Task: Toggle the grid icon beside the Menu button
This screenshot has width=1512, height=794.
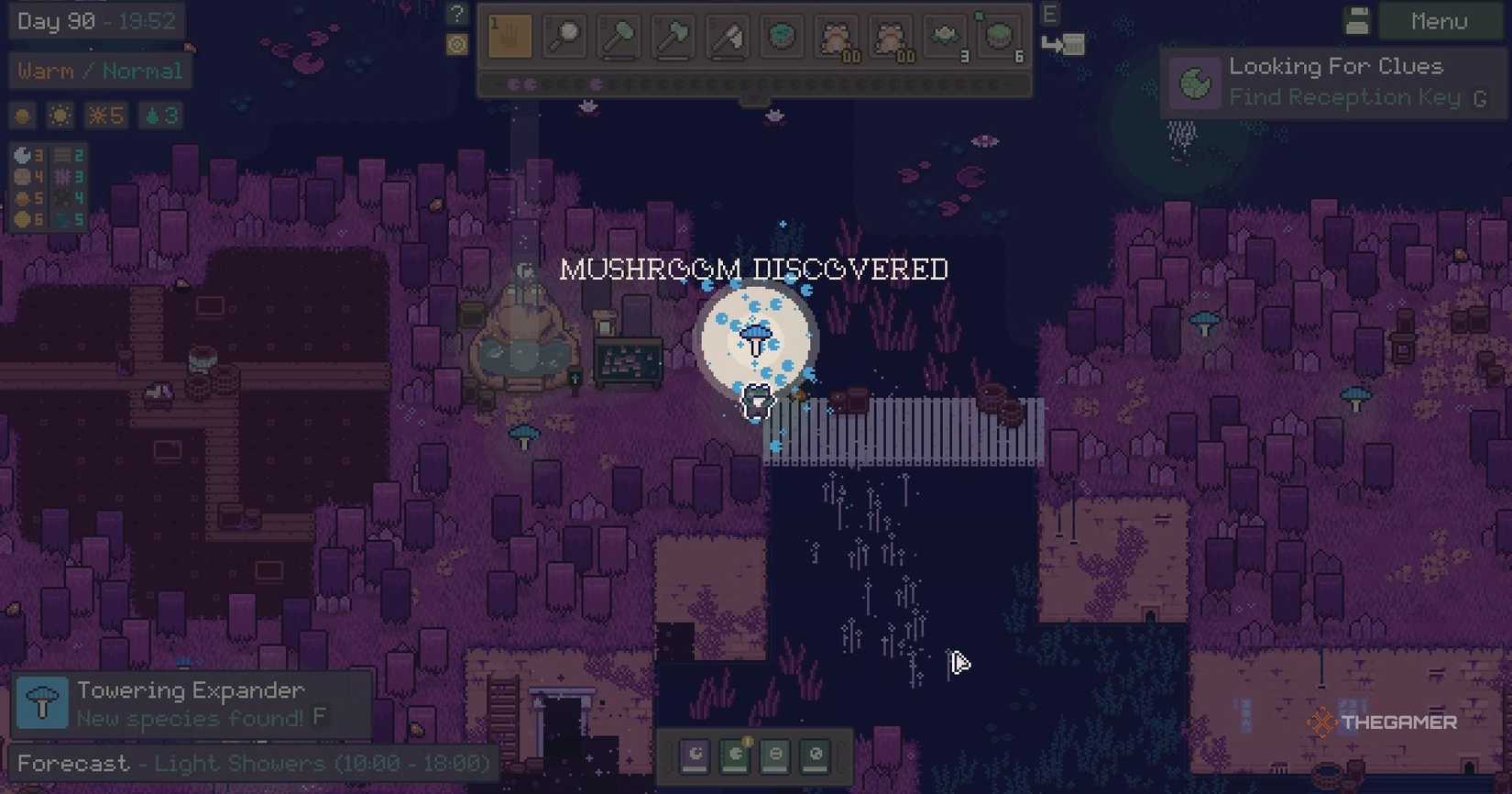Action: [x=1357, y=21]
